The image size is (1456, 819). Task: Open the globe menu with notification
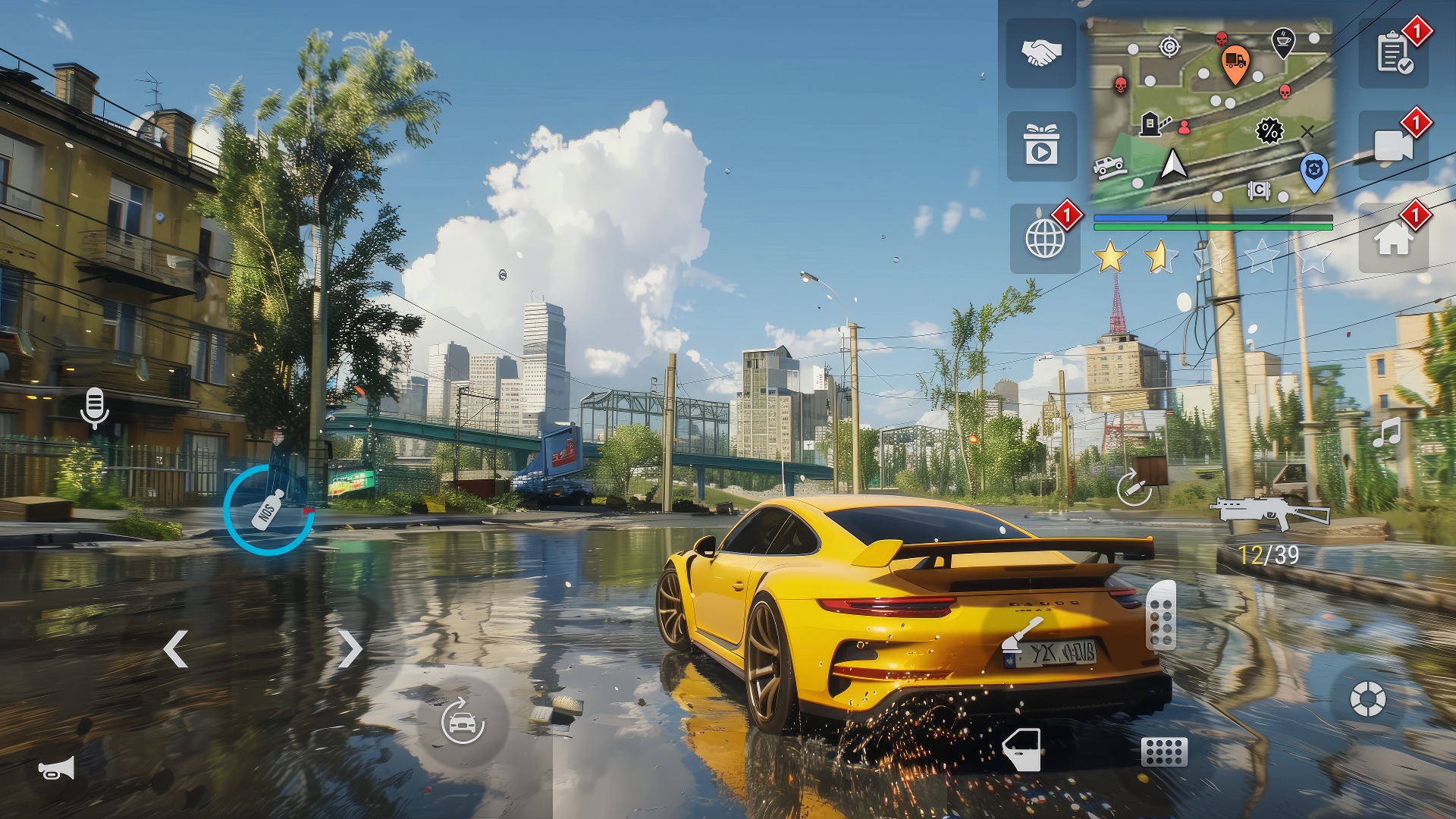point(1045,239)
